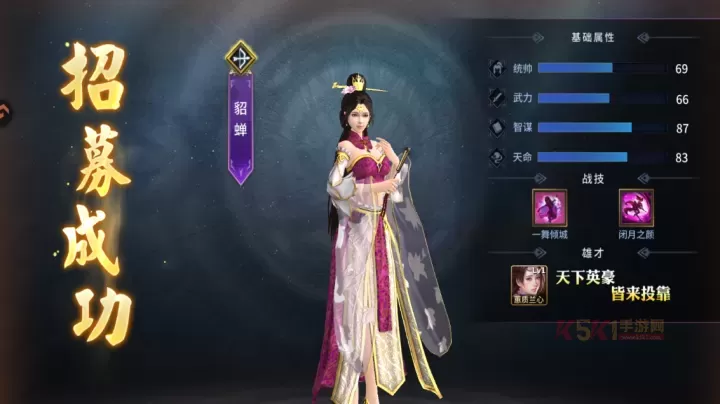
Task: Click the troop type emblem above the name banner
Action: tap(241, 56)
